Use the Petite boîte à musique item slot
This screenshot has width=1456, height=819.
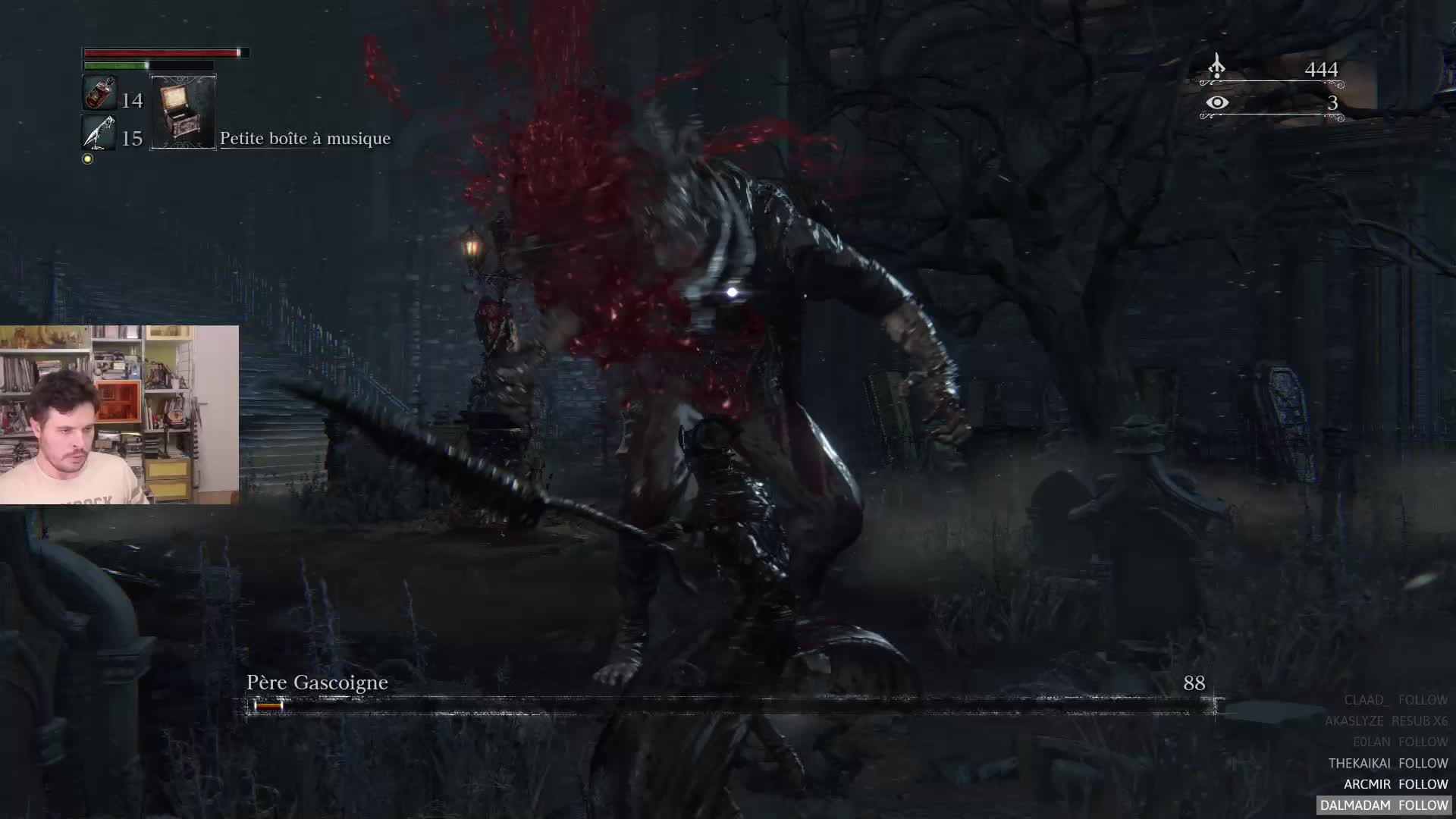point(183,112)
